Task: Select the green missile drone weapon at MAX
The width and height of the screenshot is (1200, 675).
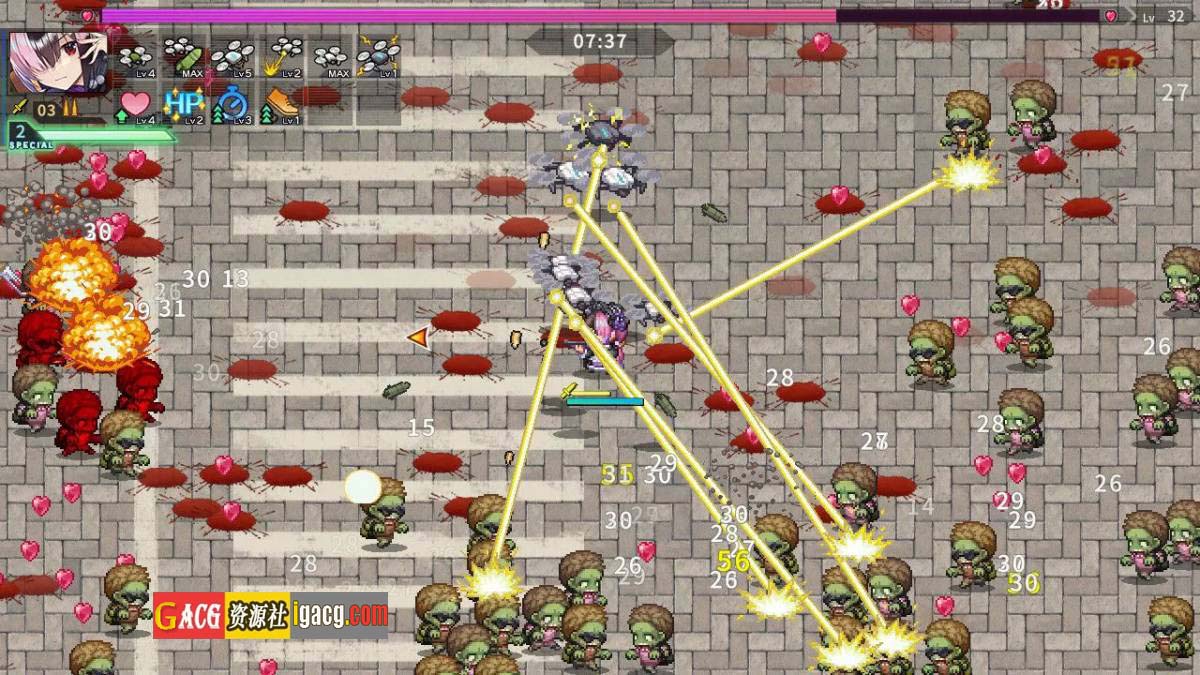Action: [184, 57]
